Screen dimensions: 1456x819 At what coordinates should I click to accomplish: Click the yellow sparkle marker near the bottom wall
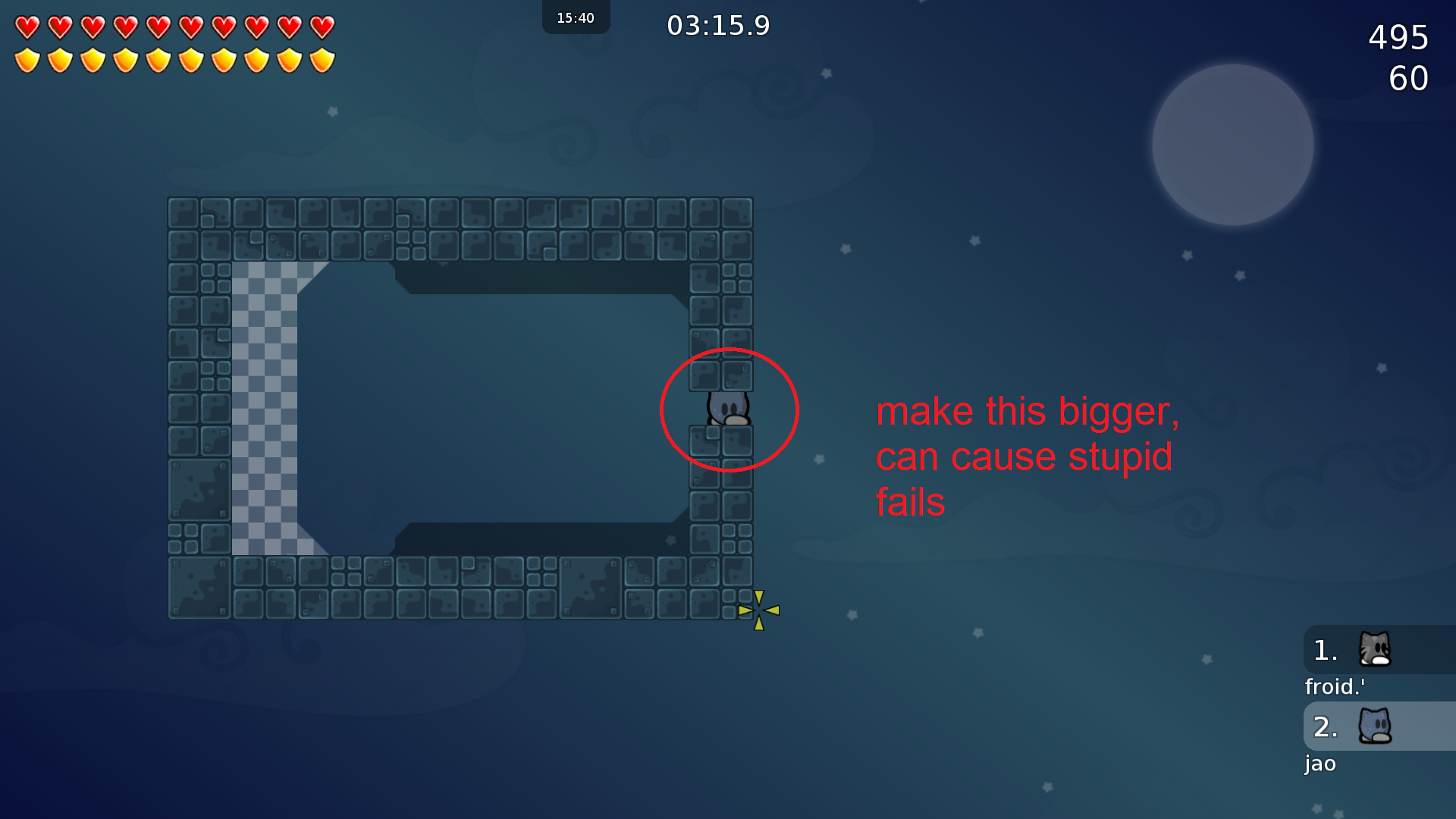click(758, 608)
